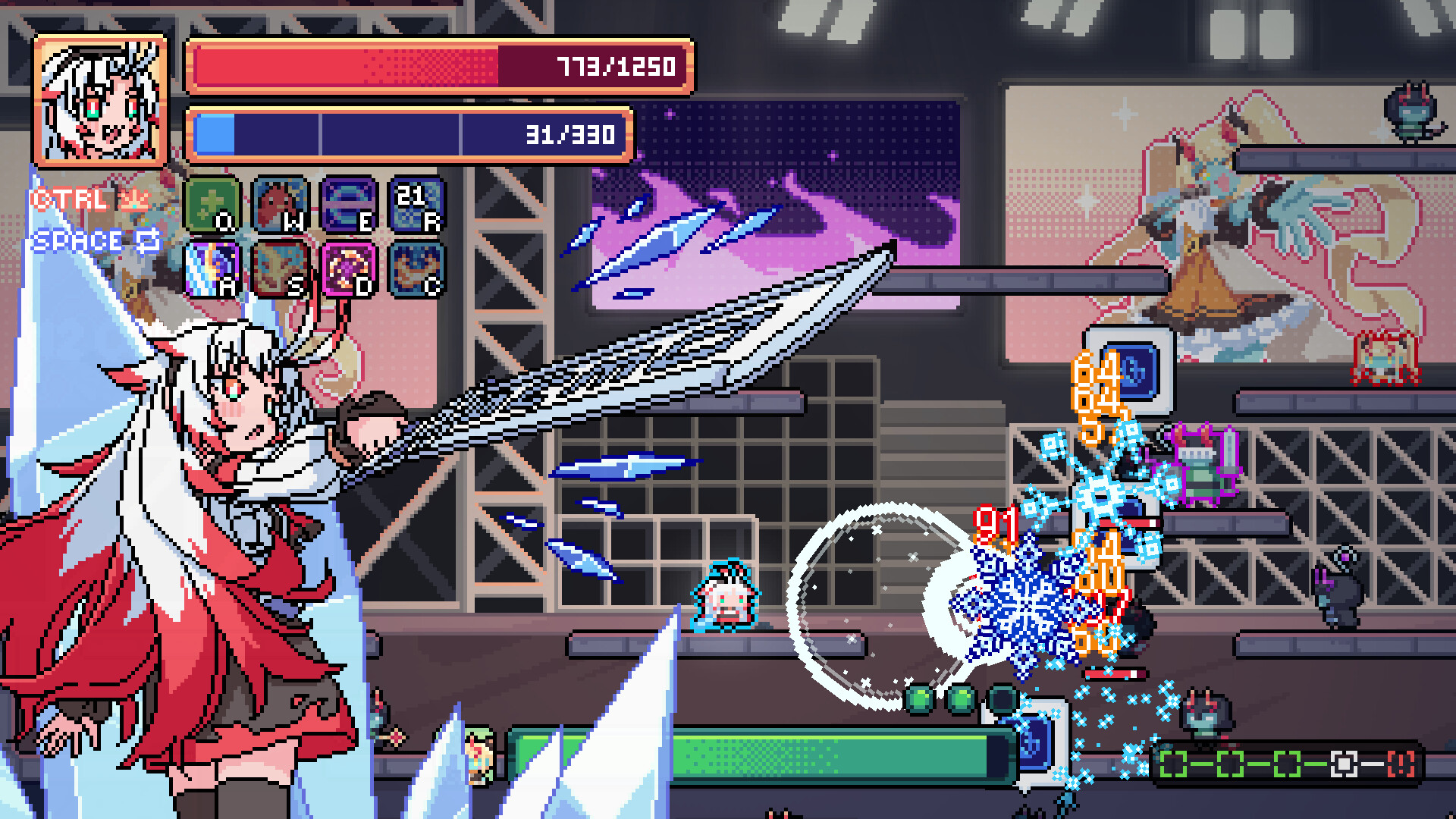
Task: Select the green healing skill on Q
Action: coord(213,205)
